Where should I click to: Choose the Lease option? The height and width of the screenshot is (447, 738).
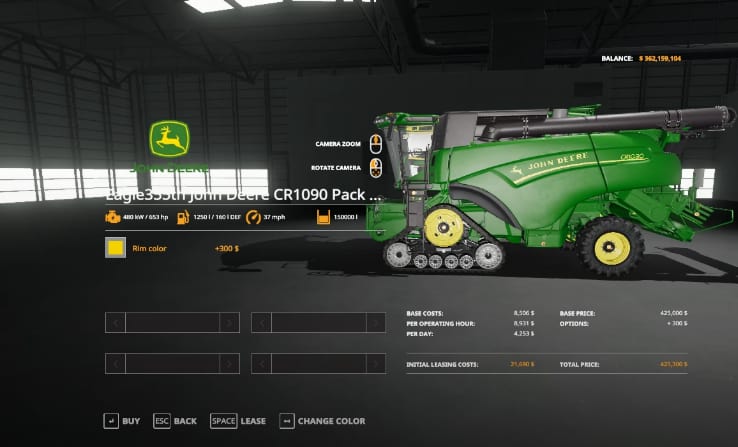coord(238,421)
